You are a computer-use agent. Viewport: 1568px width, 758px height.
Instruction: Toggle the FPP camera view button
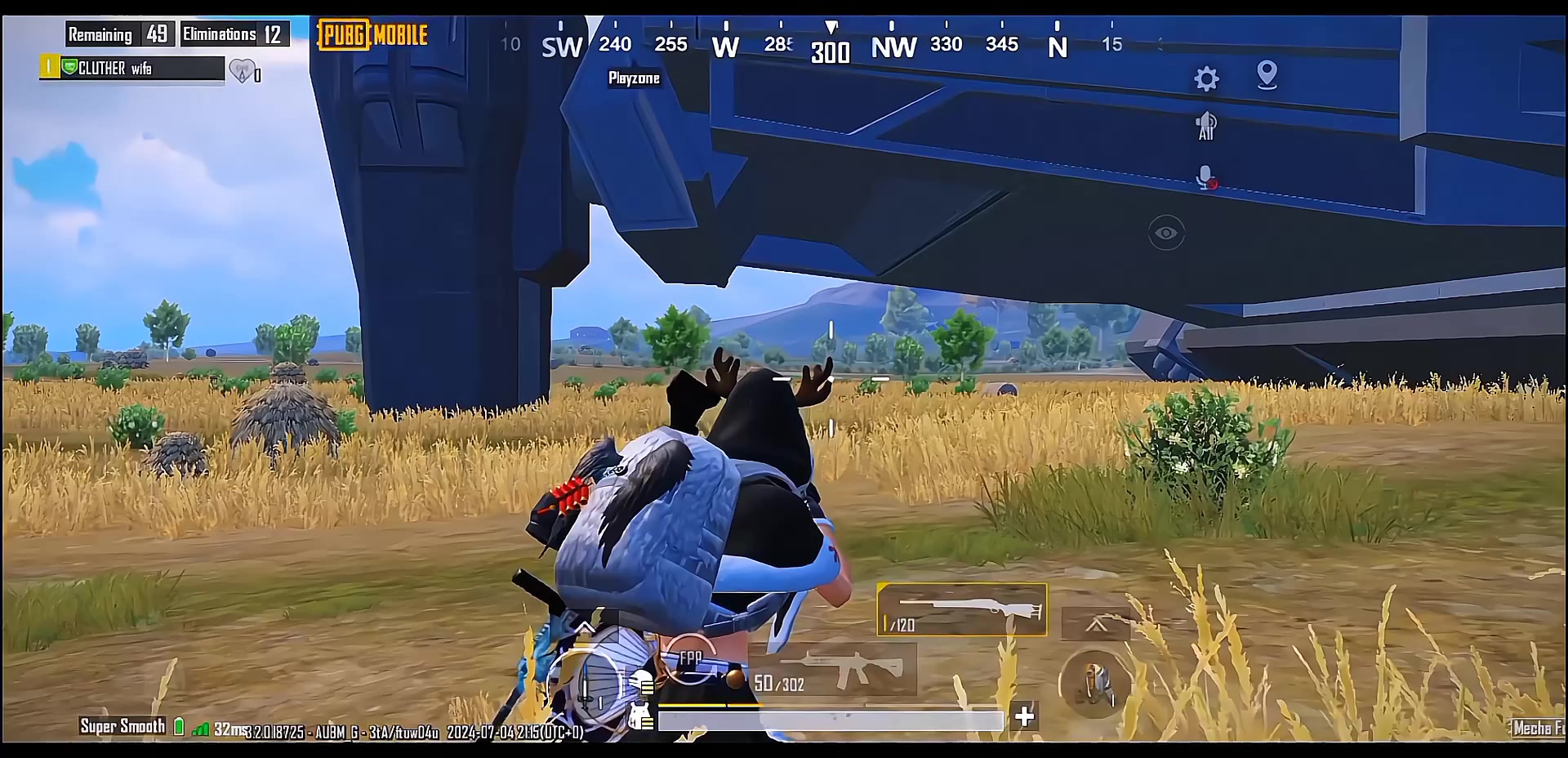pyautogui.click(x=691, y=659)
